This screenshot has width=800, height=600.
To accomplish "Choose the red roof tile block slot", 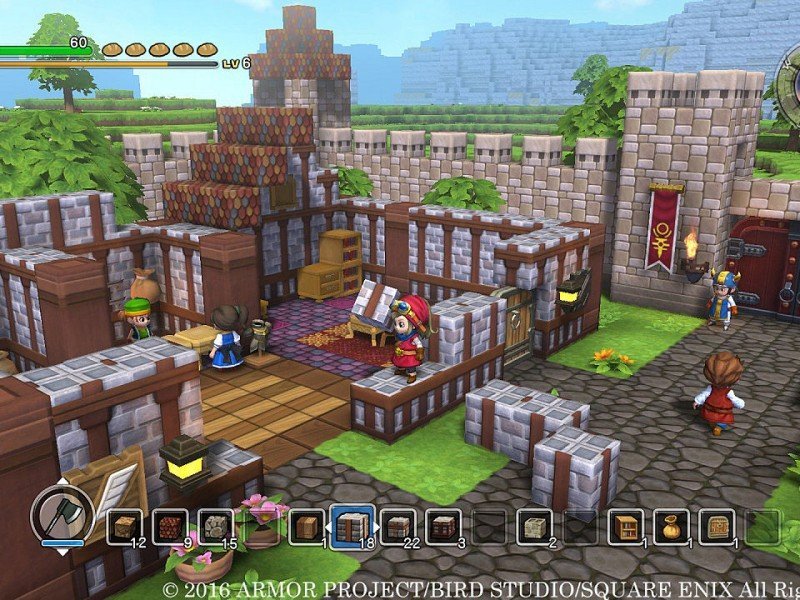I will click(169, 526).
